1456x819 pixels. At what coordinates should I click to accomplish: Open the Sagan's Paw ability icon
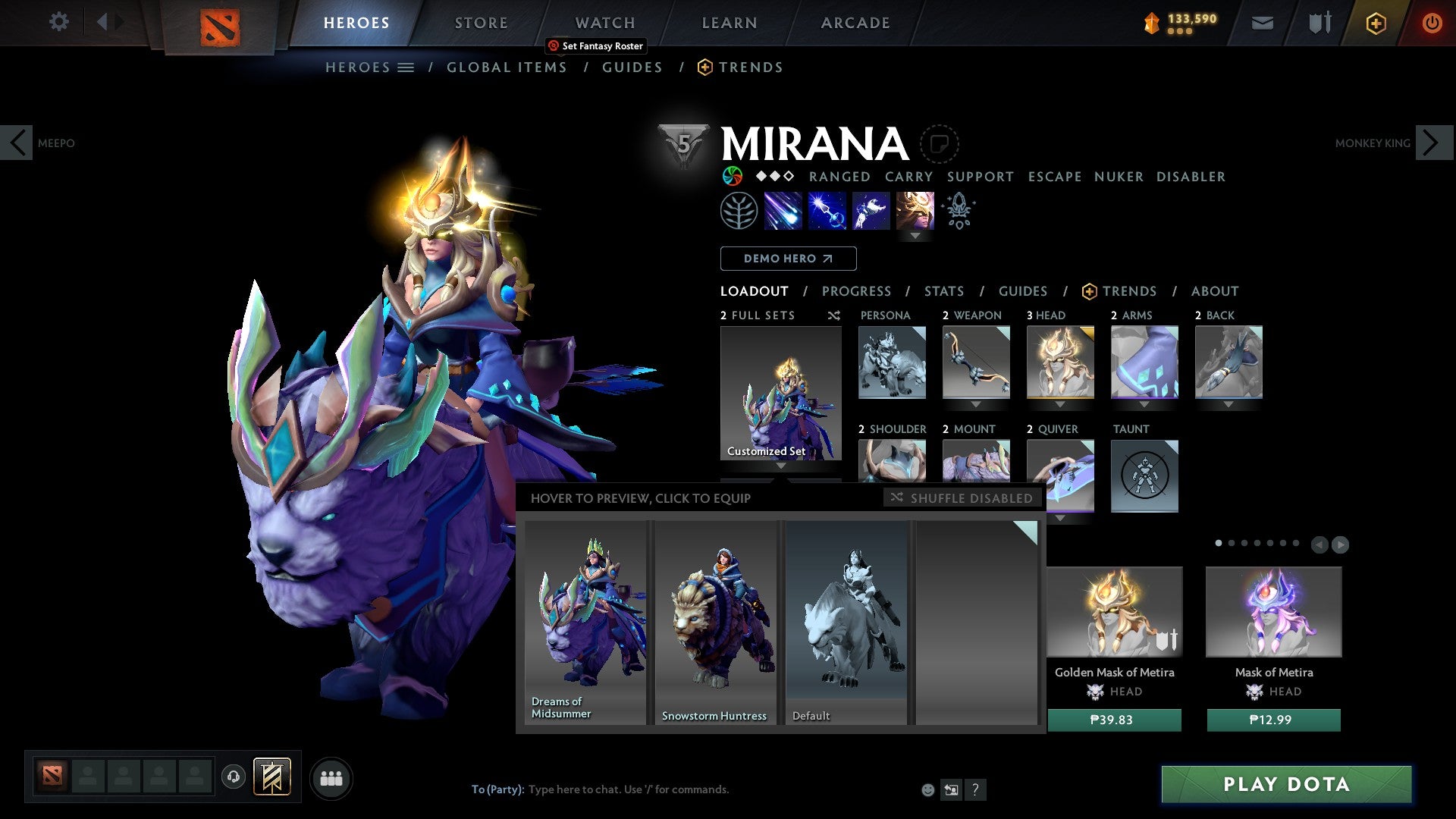[x=739, y=211]
